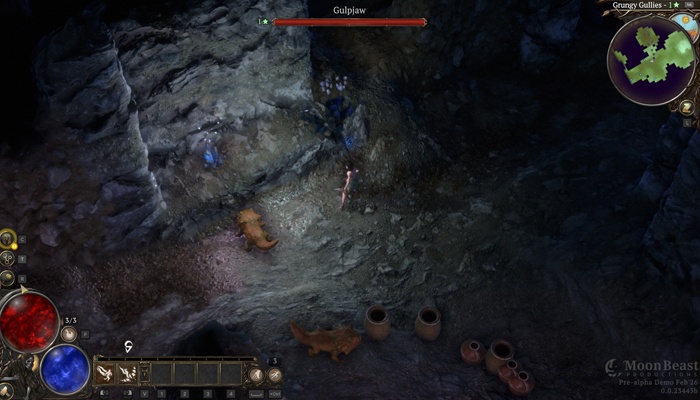This screenshot has width=700, height=400.
Task: Click the rightmost round skill icon on hotbar
Action: tap(274, 374)
